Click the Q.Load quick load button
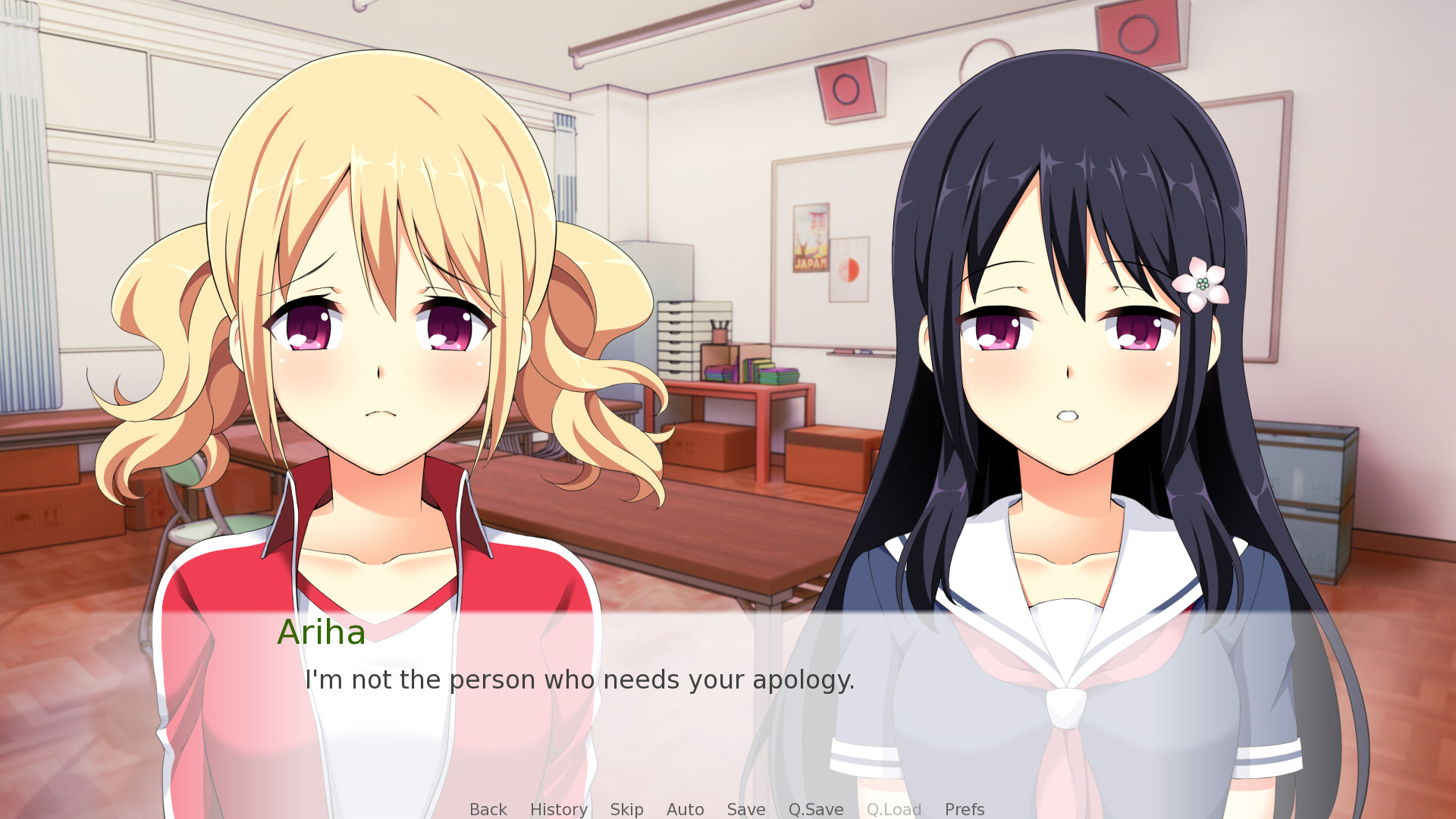Screen dimensions: 1456x819 pyautogui.click(x=893, y=809)
